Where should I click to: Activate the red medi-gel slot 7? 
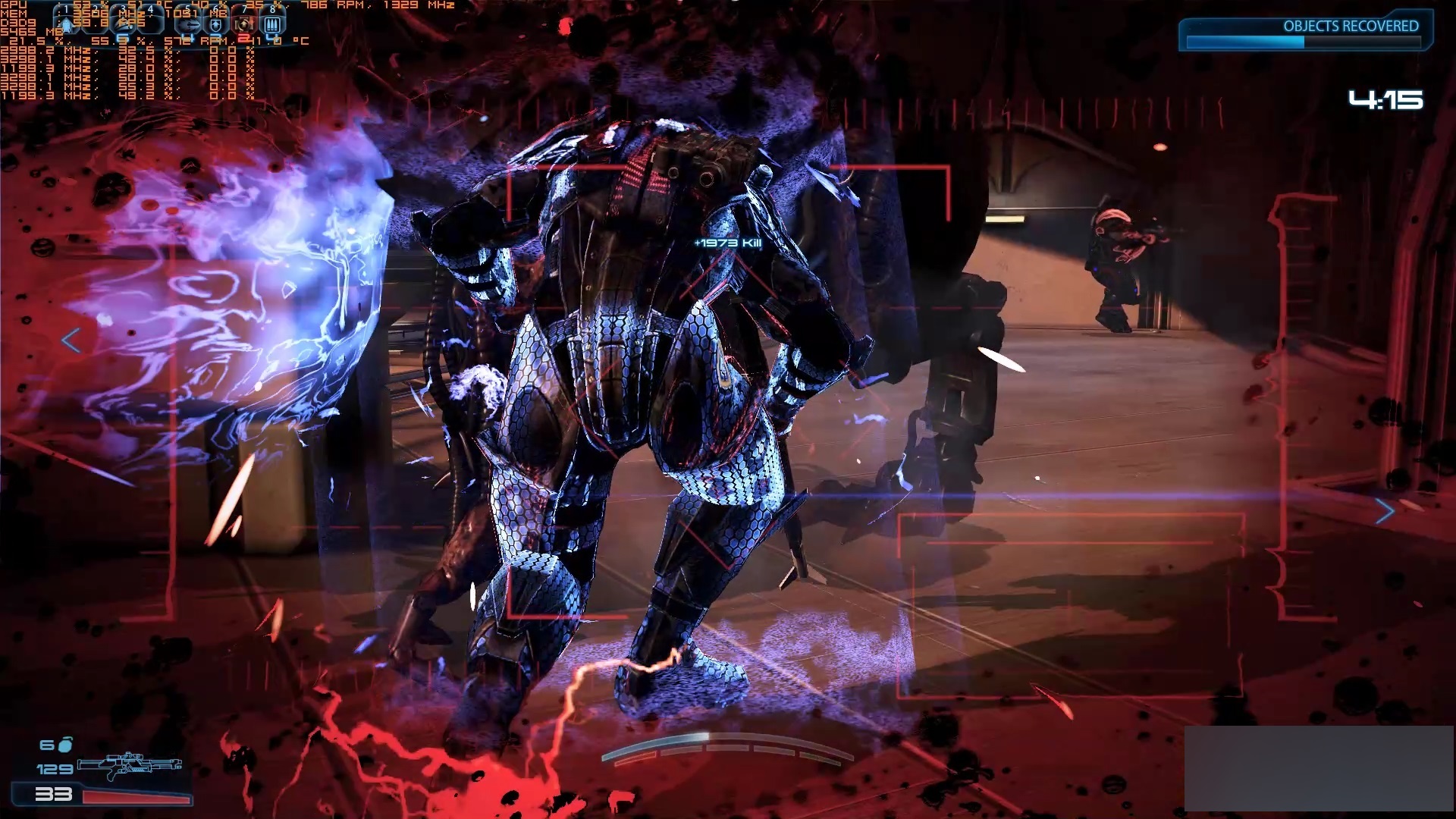(x=244, y=25)
